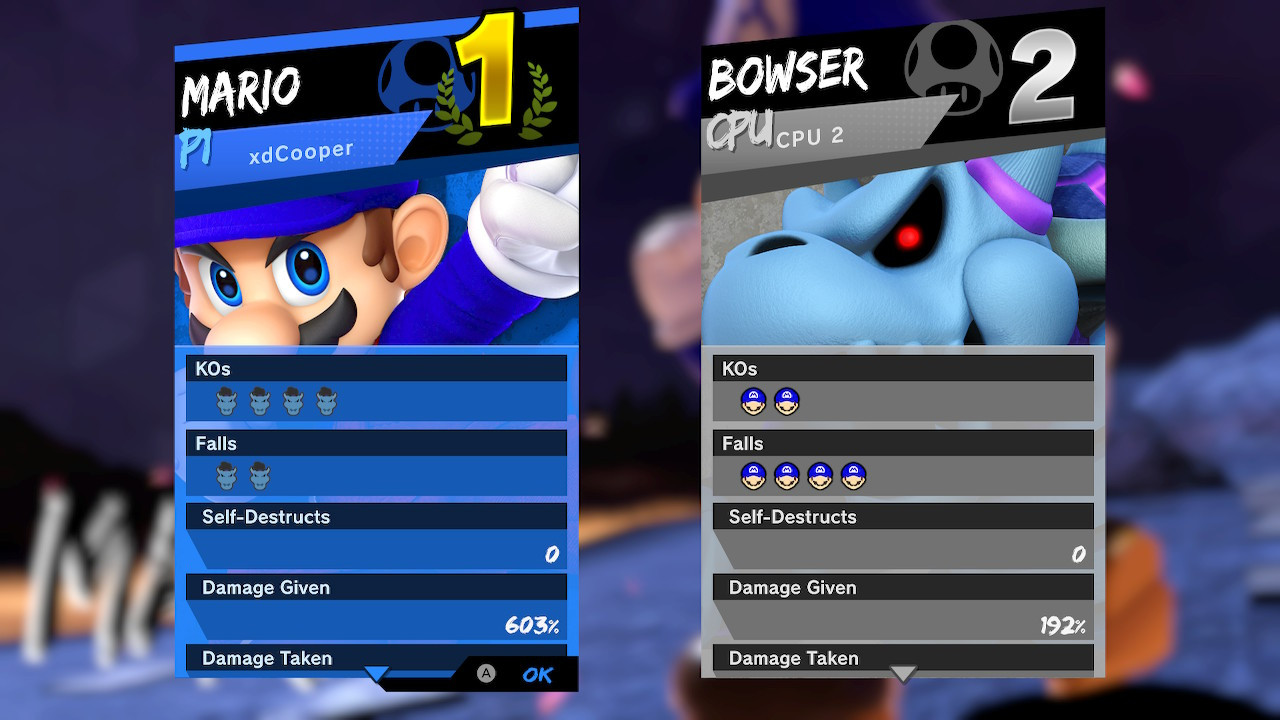Viewport: 1280px width, 720px height.
Task: Expand Bowser's Damage Taken section via its arrow
Action: coord(903,674)
